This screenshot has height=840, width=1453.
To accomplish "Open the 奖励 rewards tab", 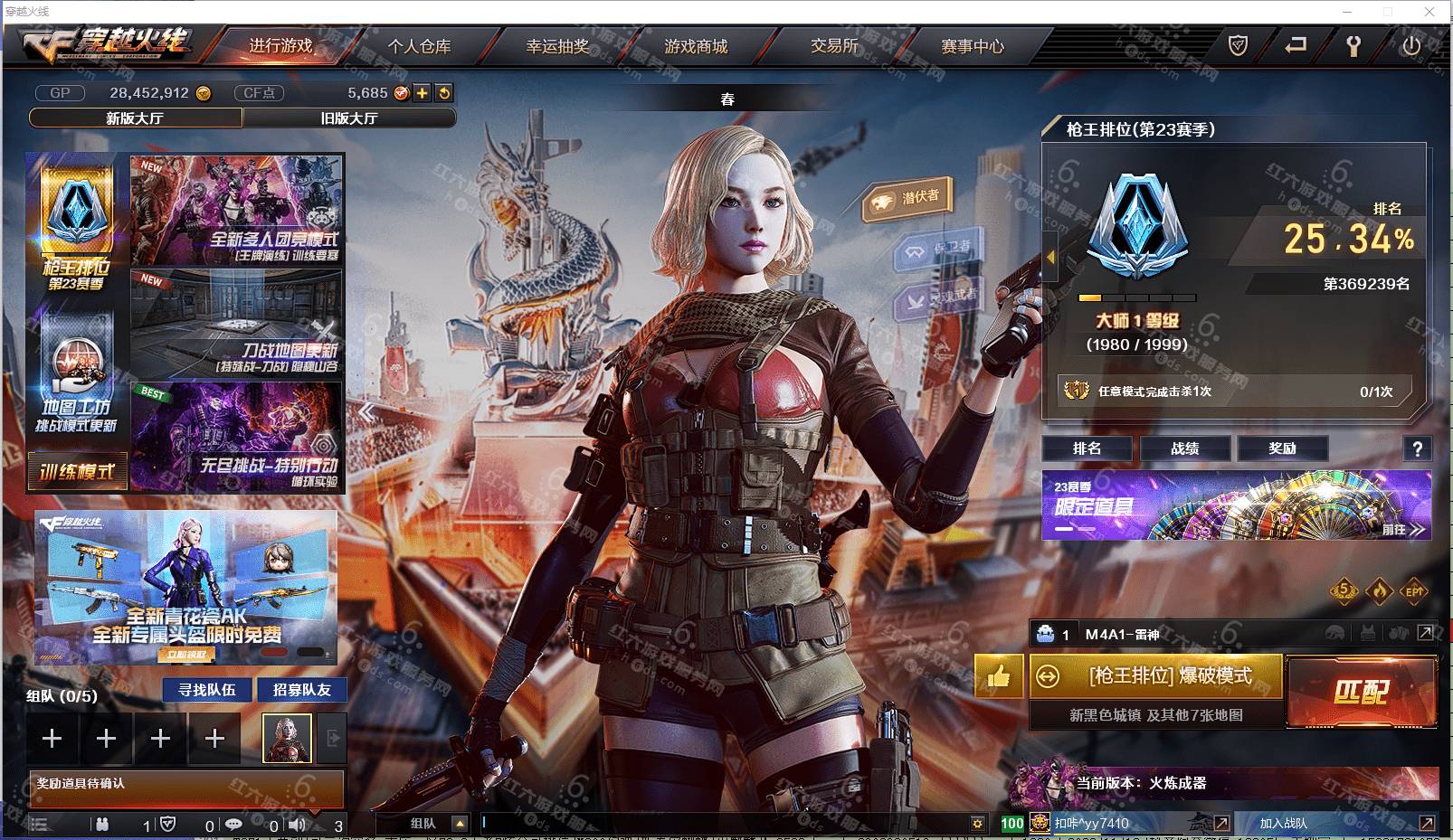I will coord(1282,448).
